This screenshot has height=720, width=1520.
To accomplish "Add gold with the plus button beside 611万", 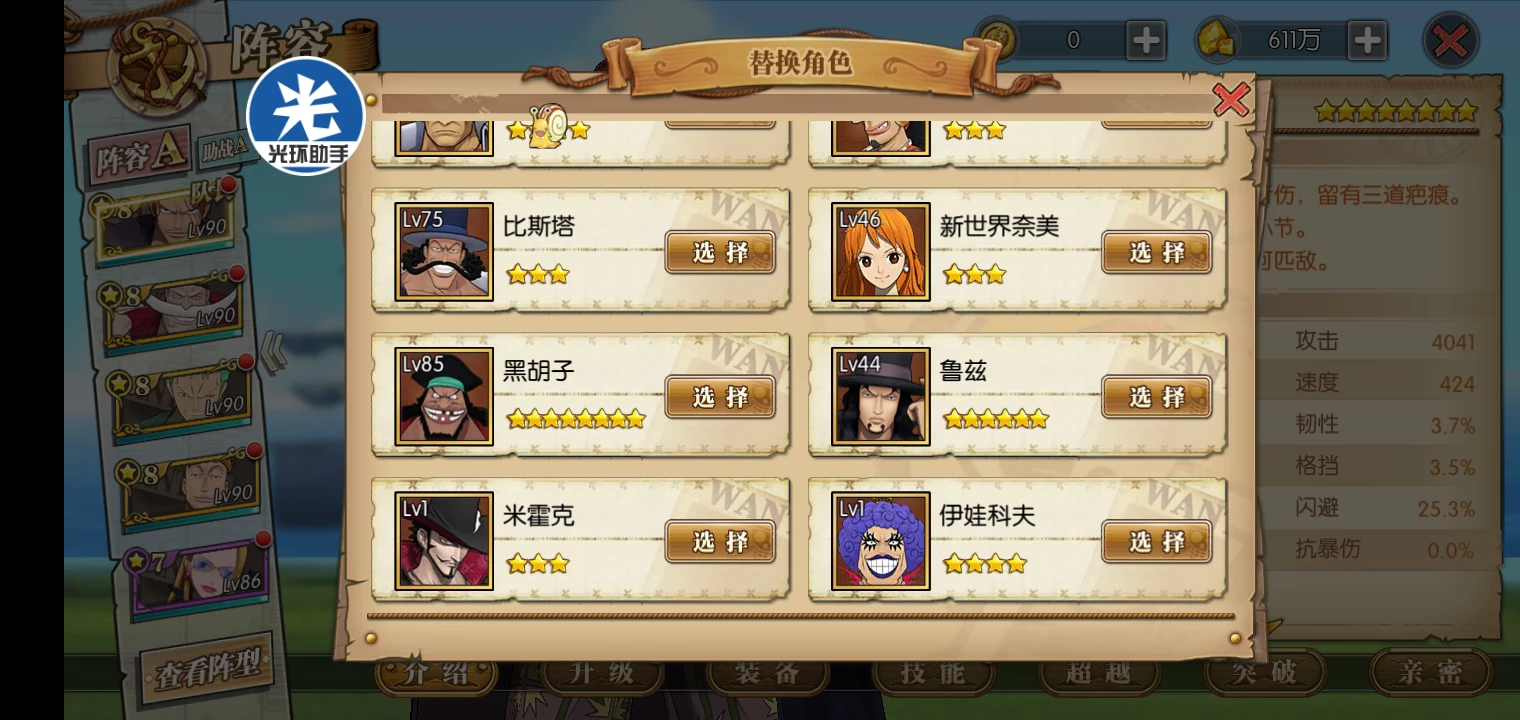I will click(x=1366, y=41).
